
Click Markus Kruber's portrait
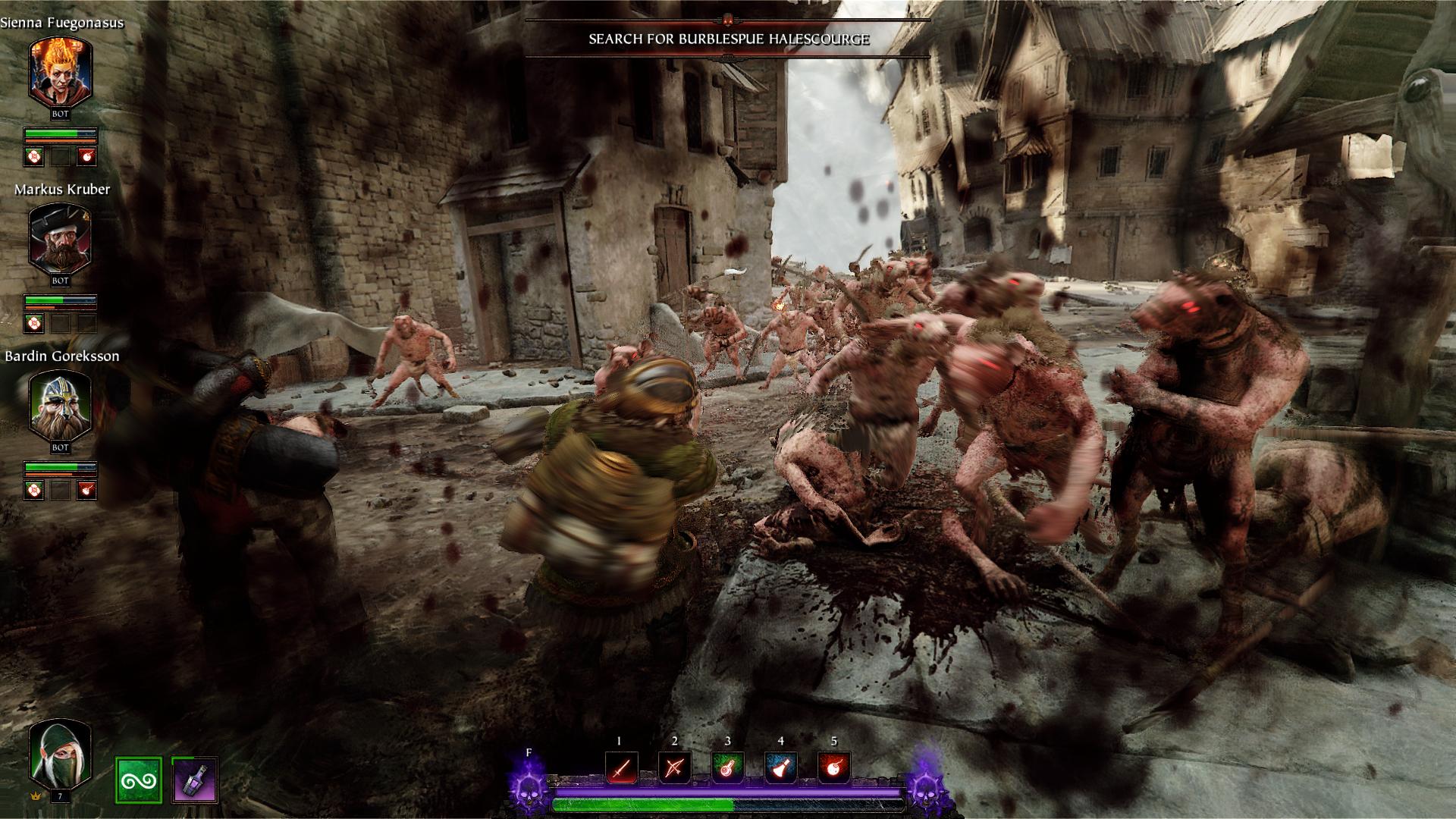pyautogui.click(x=60, y=239)
